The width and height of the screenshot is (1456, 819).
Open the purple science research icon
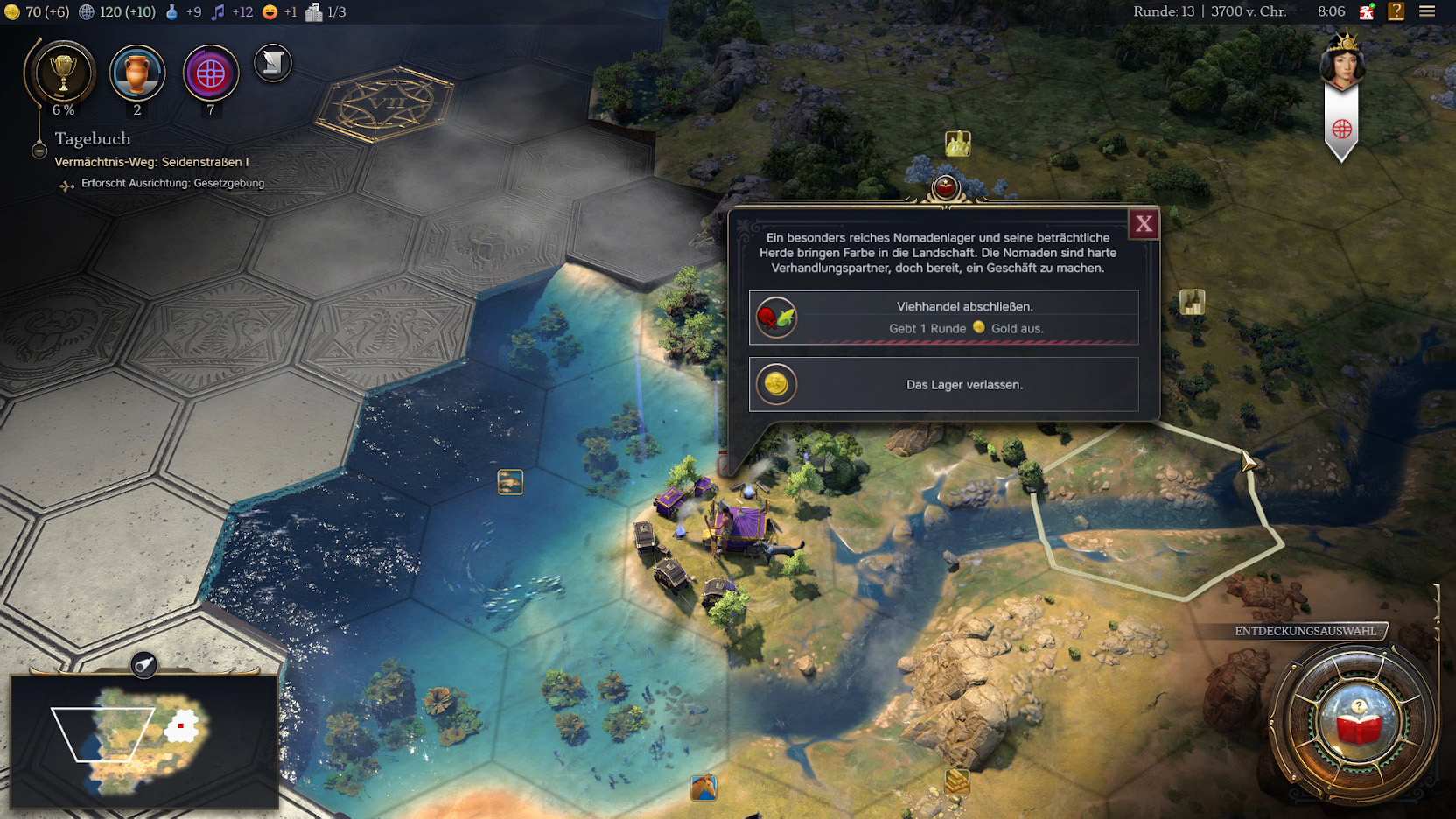211,73
